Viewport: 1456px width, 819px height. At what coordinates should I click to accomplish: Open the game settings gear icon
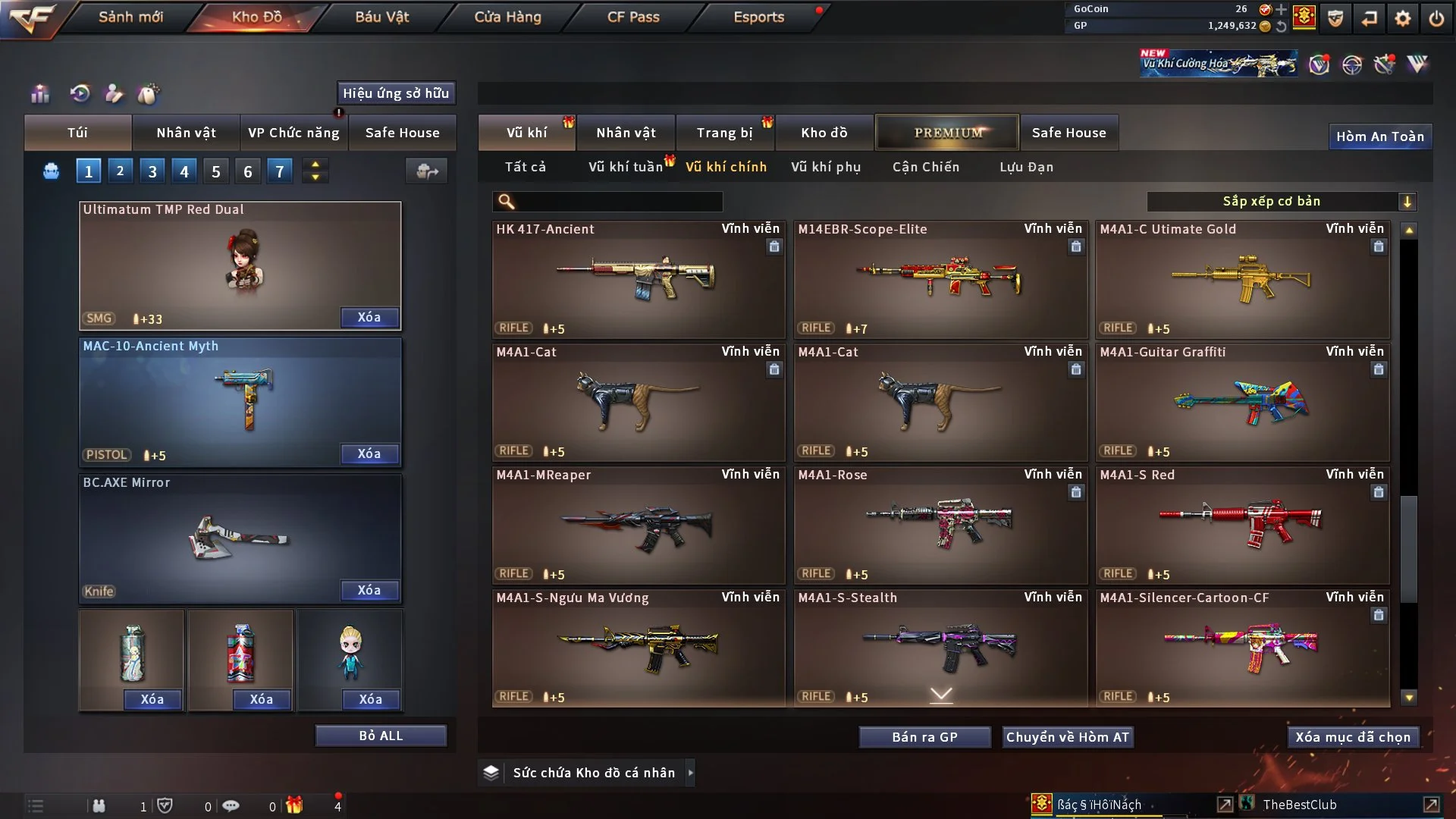click(x=1402, y=19)
